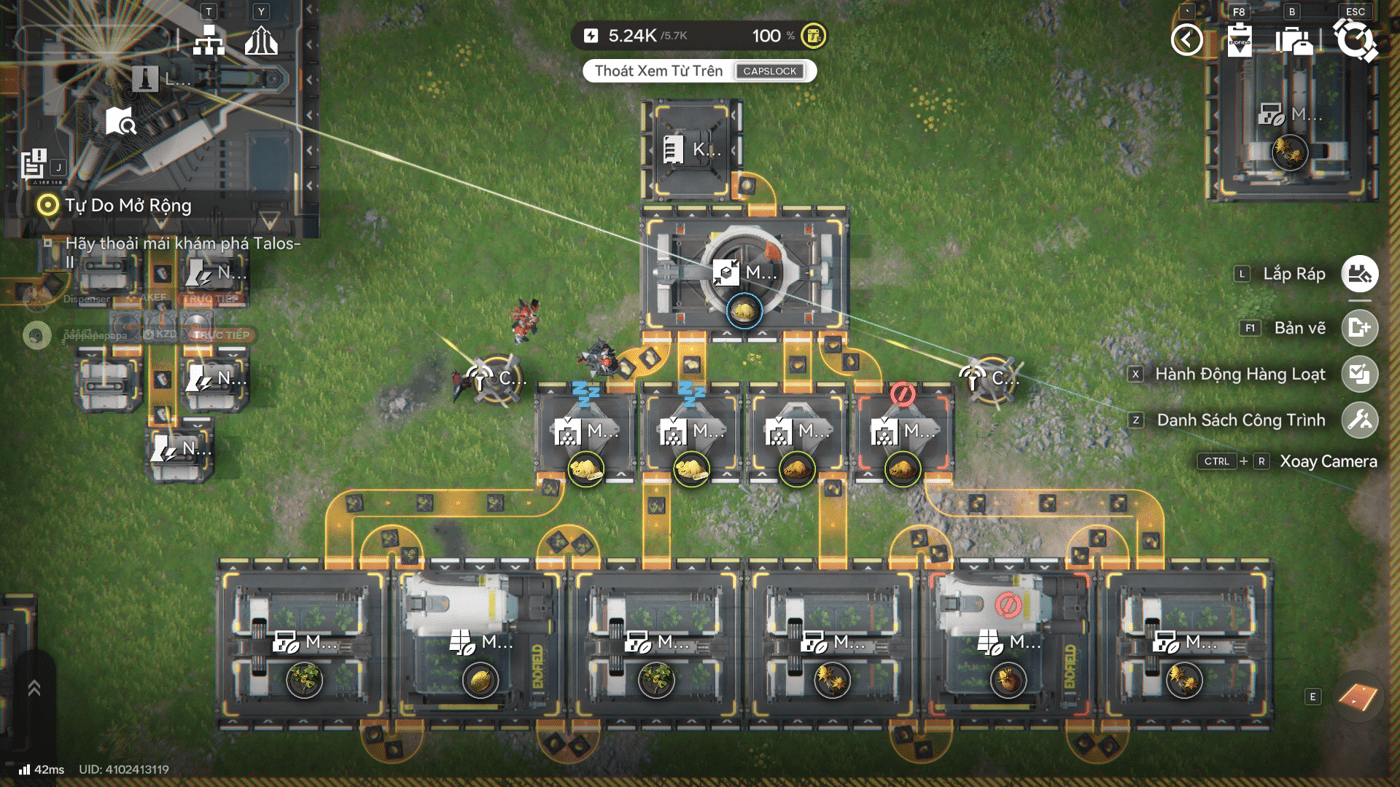Open the map search magnifier icon

point(121,121)
